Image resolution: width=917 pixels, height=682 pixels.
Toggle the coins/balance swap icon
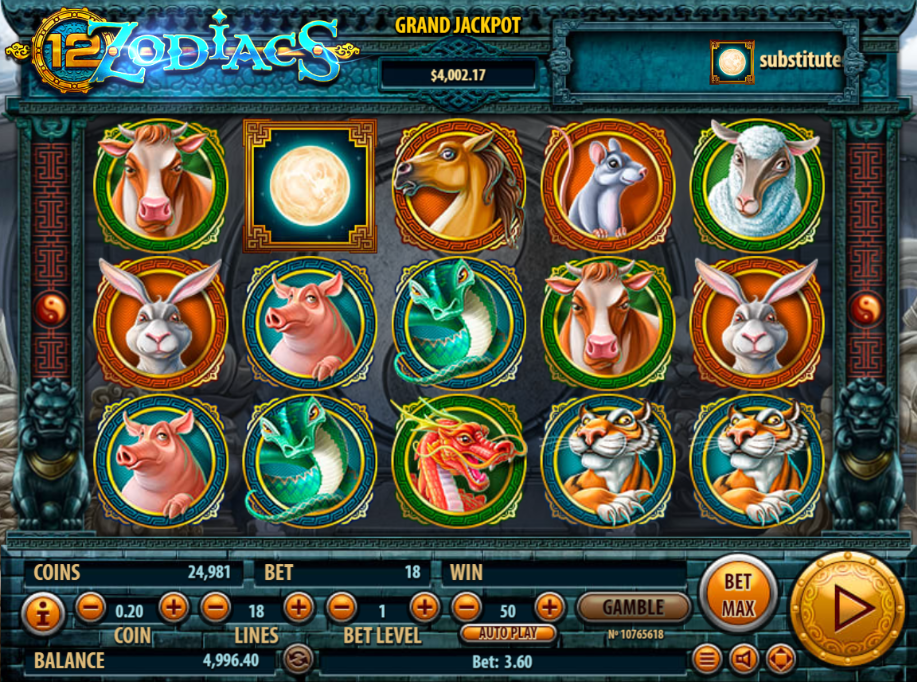[296, 659]
